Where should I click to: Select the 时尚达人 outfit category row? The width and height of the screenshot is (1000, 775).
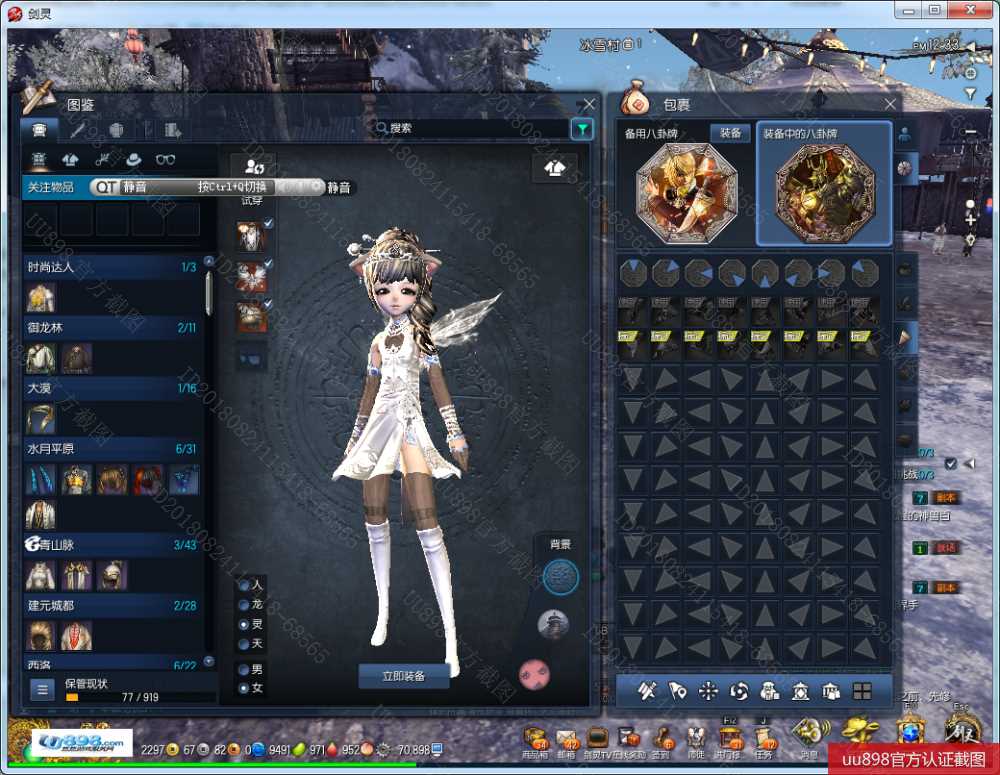110,267
